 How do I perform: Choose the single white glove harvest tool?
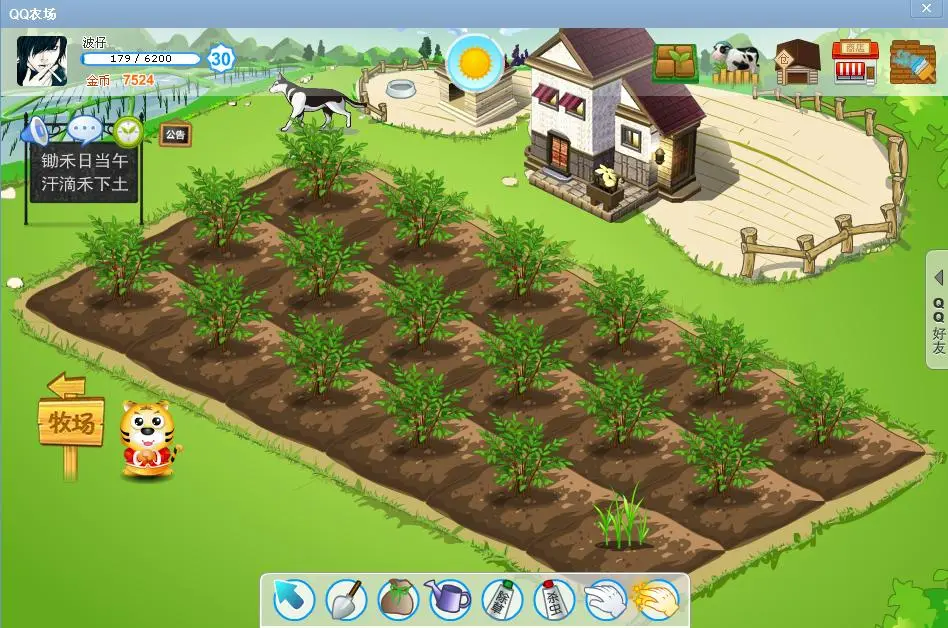[605, 599]
